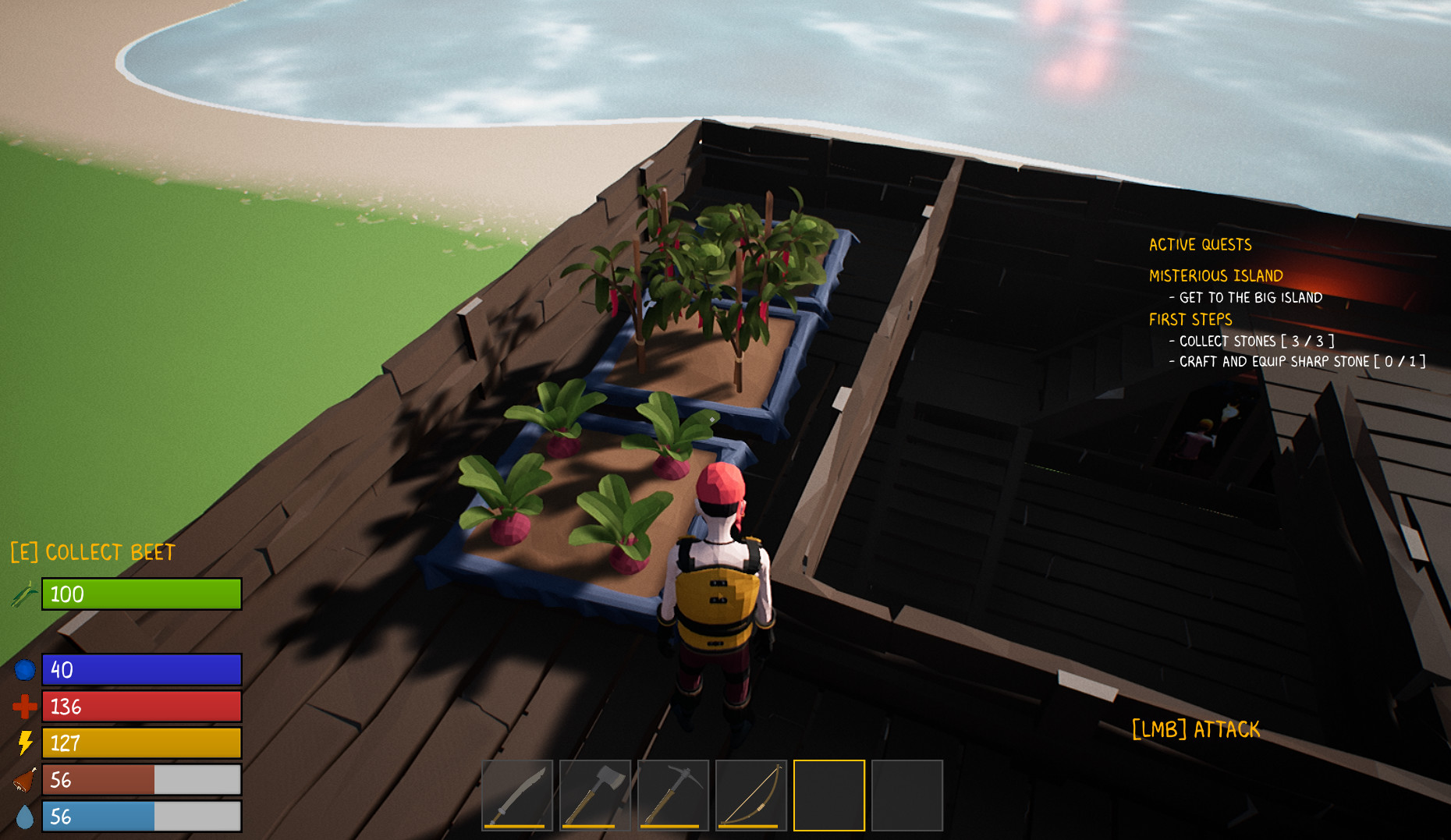Viewport: 1451px width, 840px height.
Task: Equip the axe from the hotbar
Action: click(594, 795)
